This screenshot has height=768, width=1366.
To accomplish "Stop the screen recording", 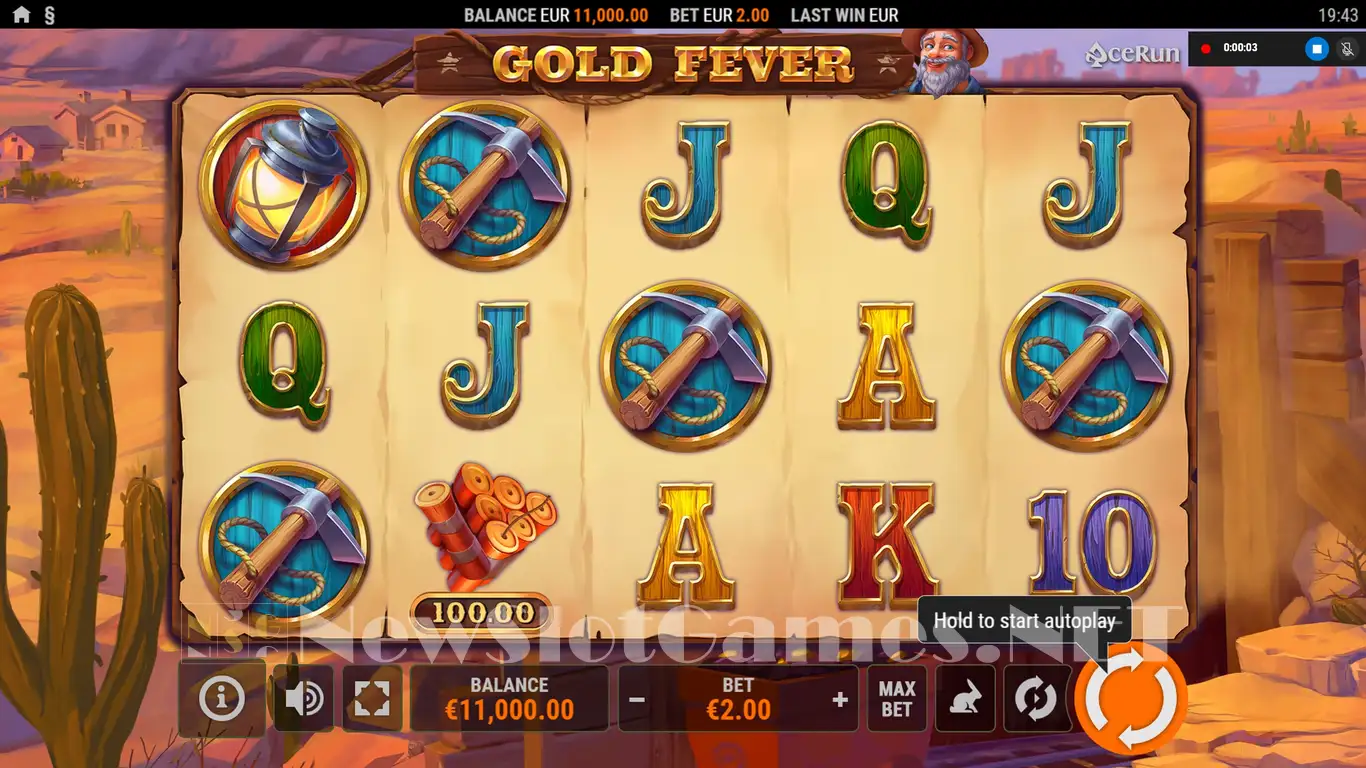I will click(x=1317, y=48).
